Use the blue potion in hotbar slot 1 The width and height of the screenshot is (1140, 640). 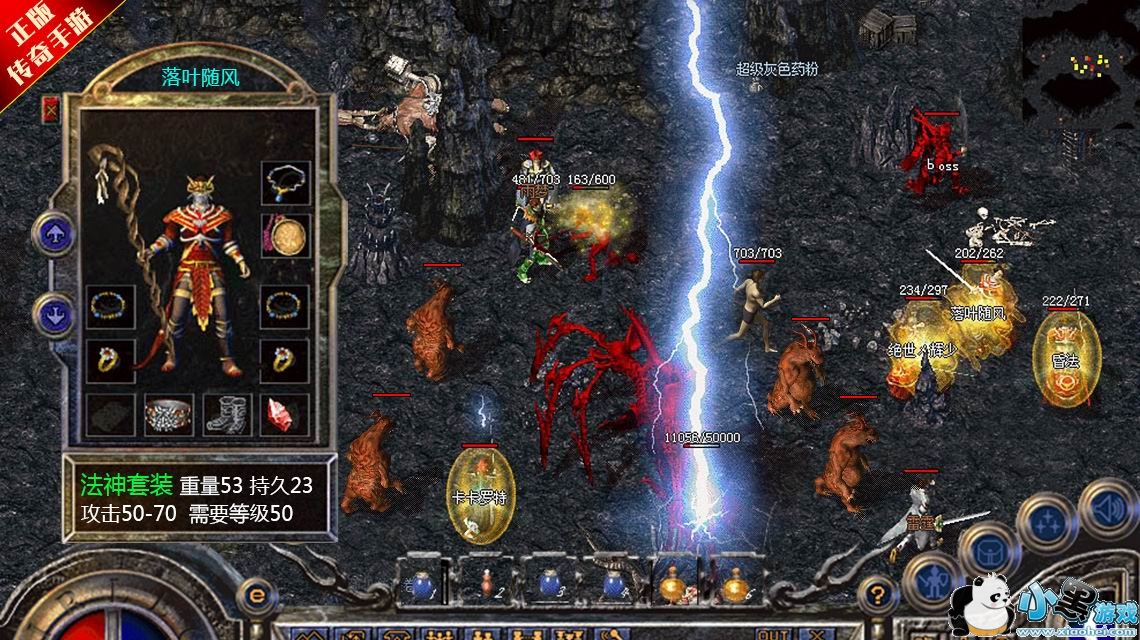click(418, 582)
